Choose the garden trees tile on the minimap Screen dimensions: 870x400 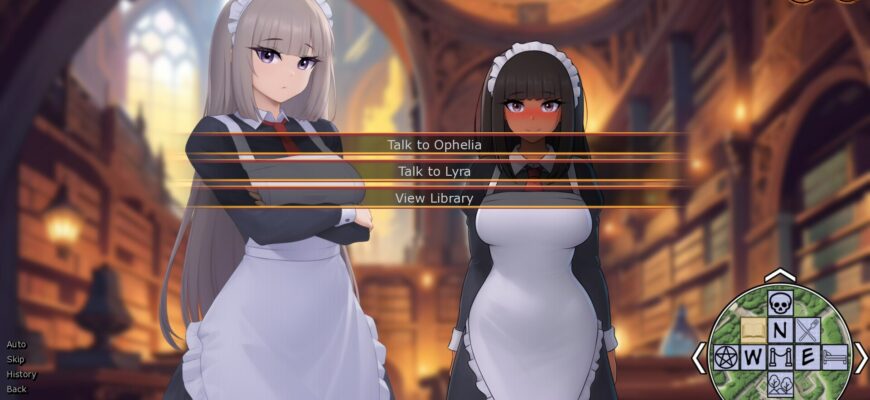(780, 382)
